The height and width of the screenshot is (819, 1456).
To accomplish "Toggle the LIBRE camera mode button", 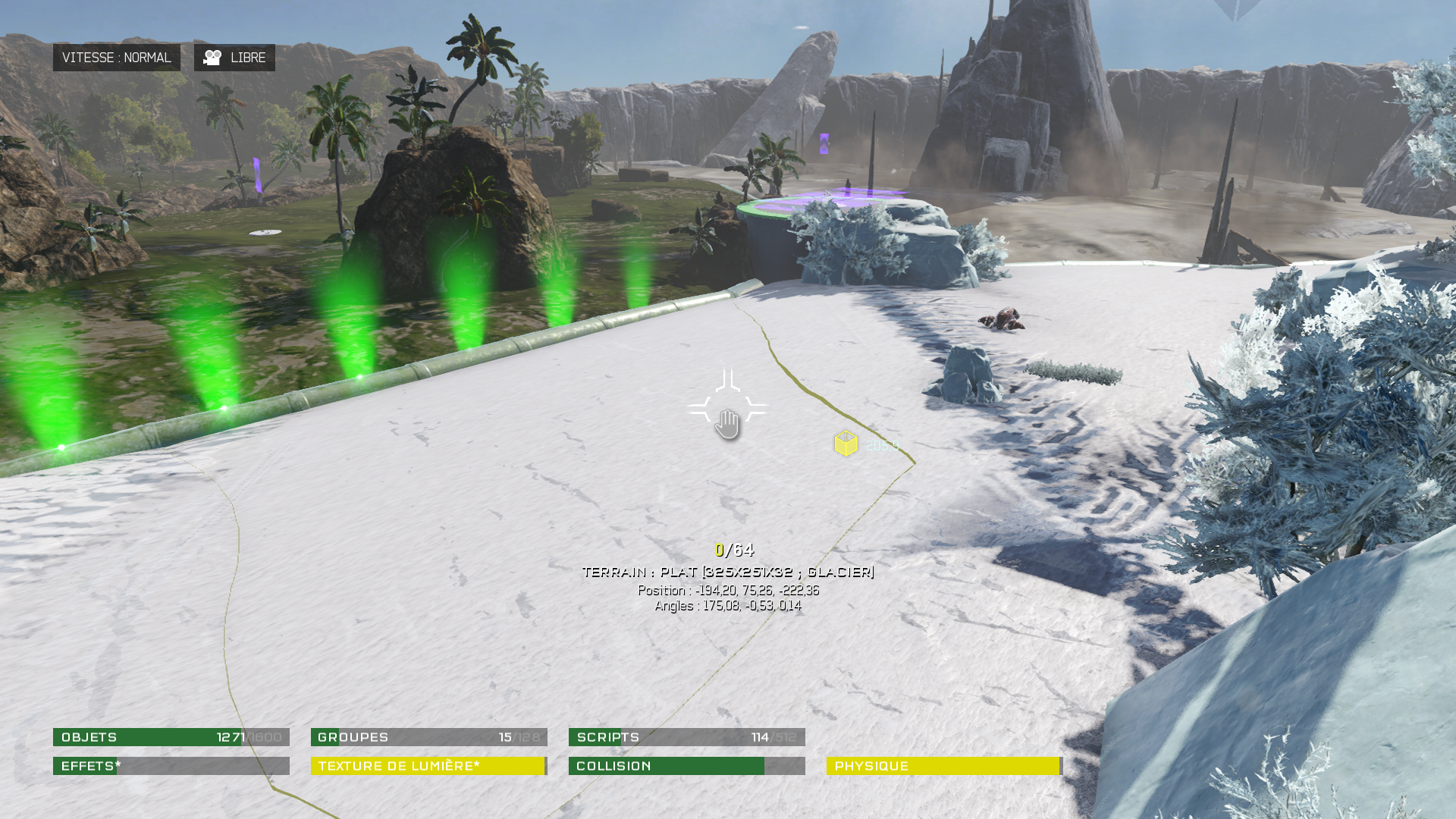I will [234, 58].
